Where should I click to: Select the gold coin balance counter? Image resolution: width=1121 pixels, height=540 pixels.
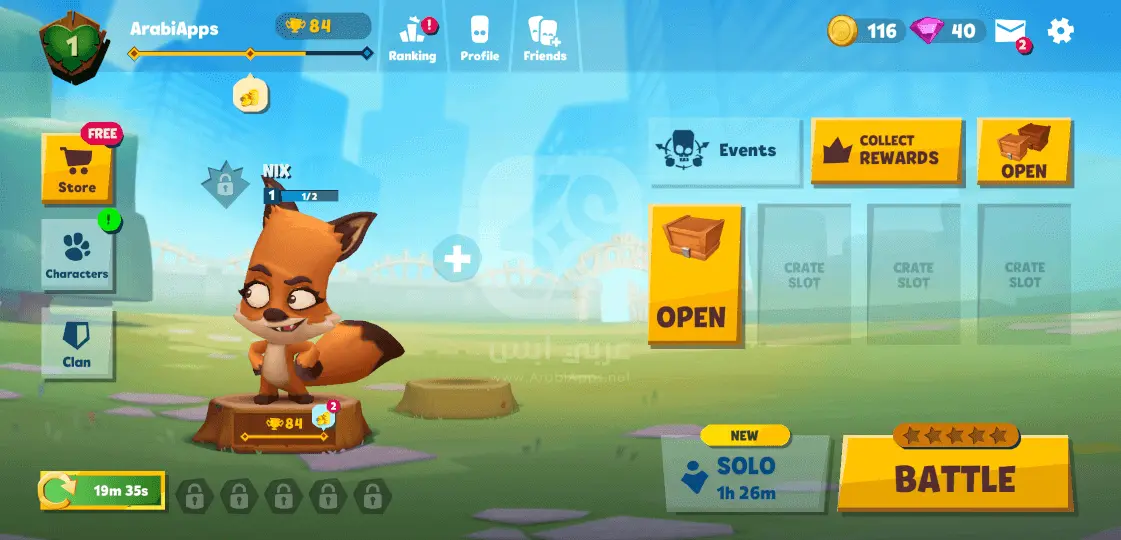point(865,31)
